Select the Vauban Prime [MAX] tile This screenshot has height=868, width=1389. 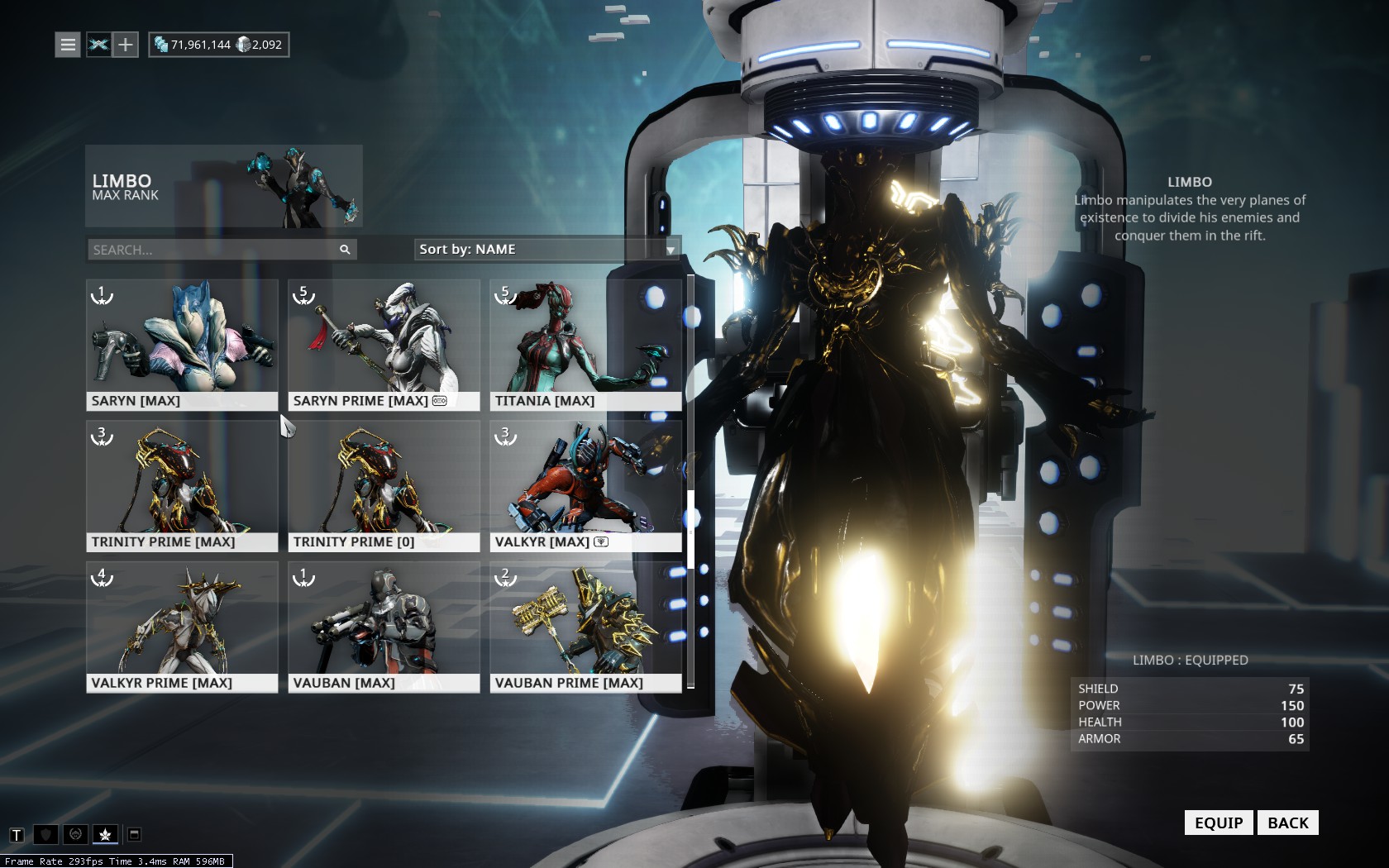click(x=585, y=627)
